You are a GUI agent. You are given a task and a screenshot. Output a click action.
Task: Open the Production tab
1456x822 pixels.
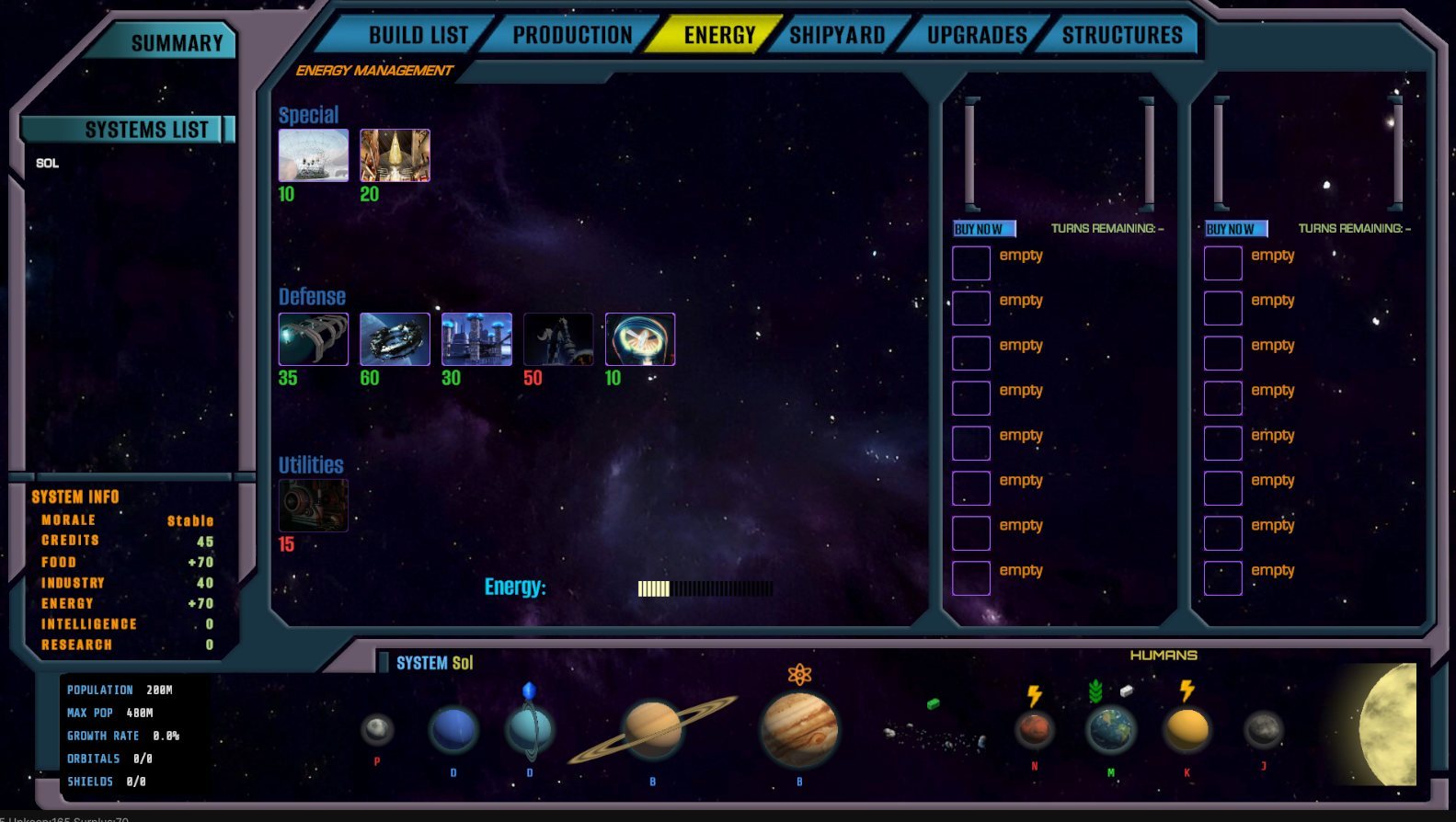572,36
